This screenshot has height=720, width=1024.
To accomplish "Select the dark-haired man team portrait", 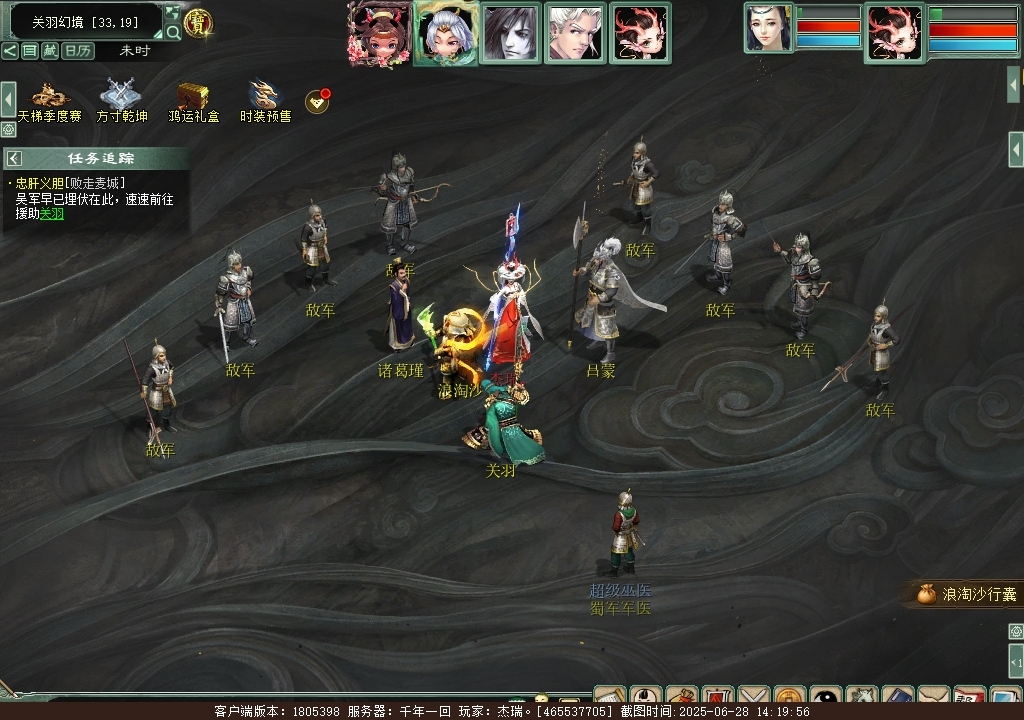I will [510, 33].
